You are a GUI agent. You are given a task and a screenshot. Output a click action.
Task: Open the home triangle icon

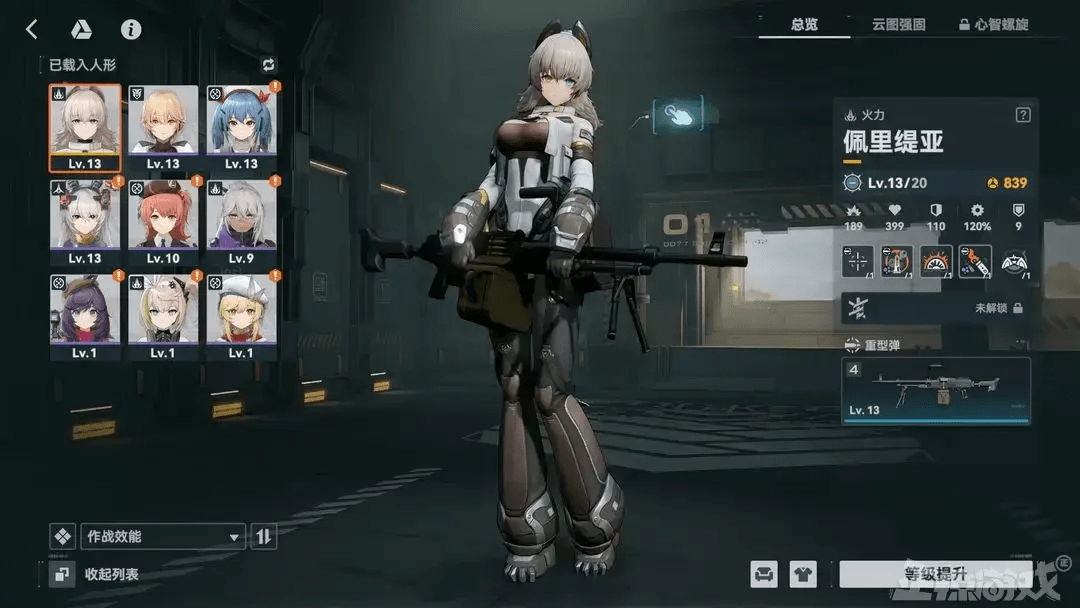(x=81, y=29)
